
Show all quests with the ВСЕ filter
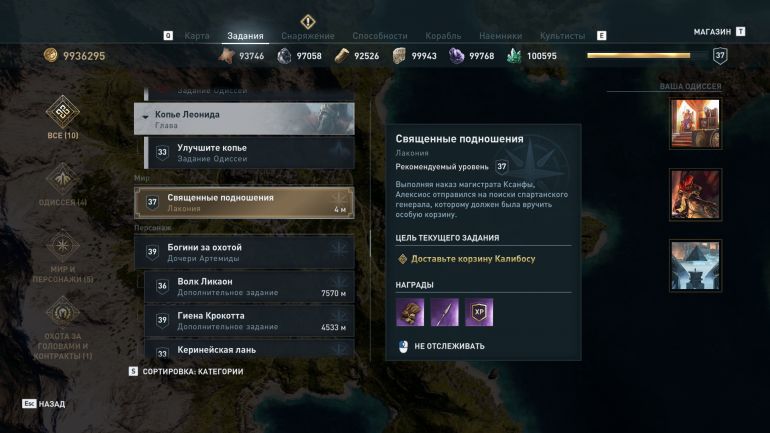[x=62, y=118]
